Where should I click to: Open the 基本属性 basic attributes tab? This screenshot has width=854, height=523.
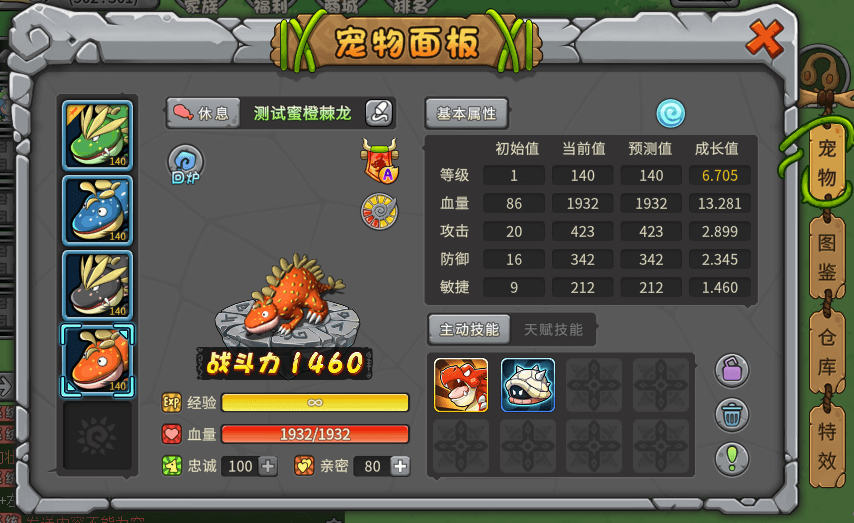click(466, 113)
